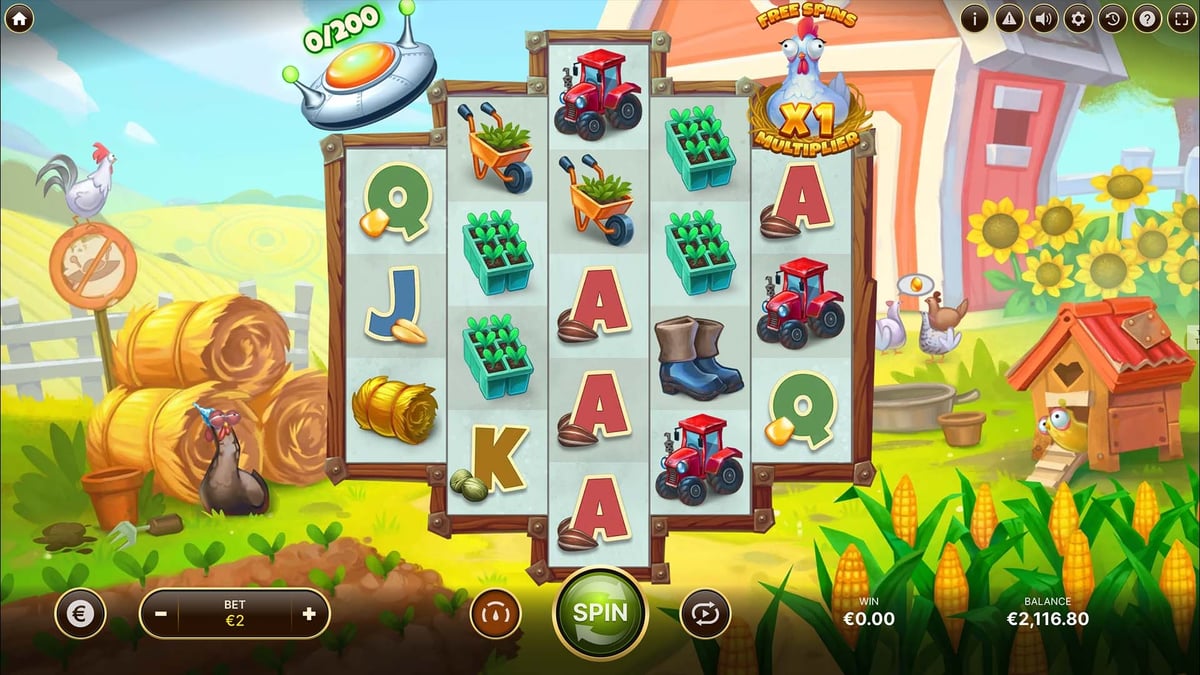The width and height of the screenshot is (1200, 675).
Task: Open the gear settings menu
Action: pyautogui.click(x=1077, y=18)
